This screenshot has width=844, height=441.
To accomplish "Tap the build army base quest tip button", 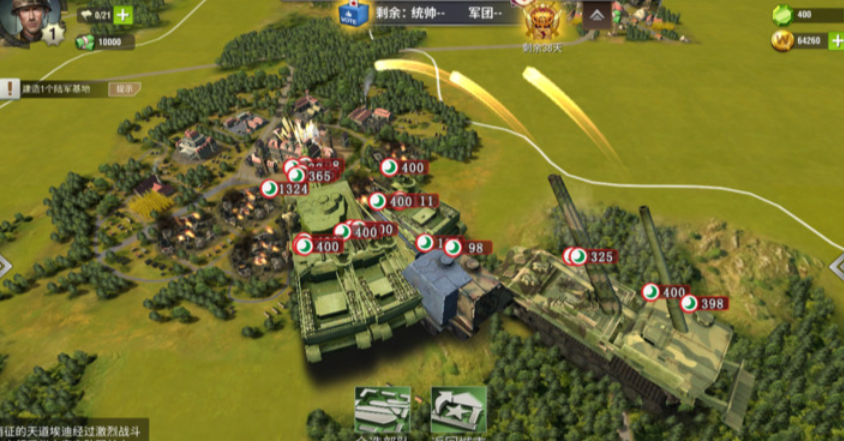I will (x=124, y=88).
